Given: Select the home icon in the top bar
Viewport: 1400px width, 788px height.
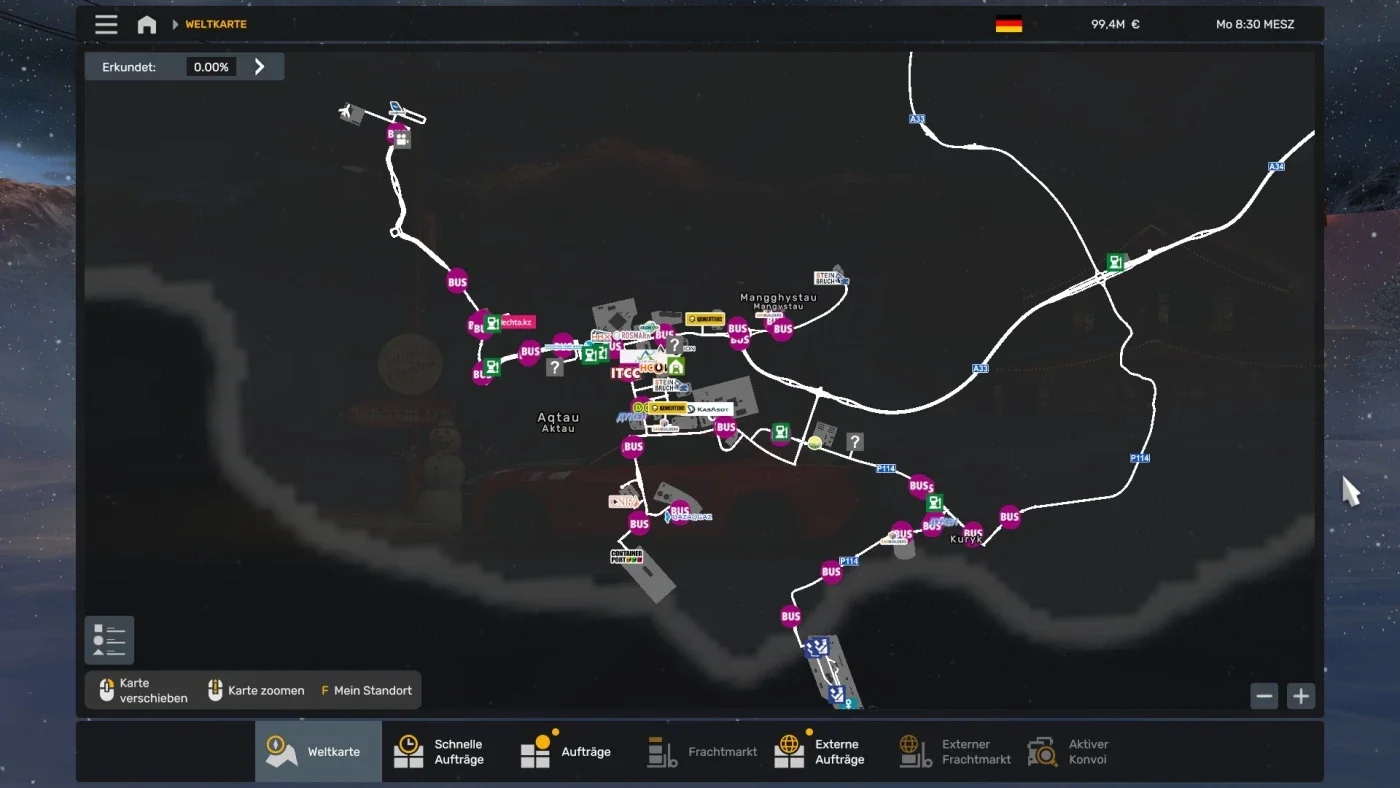Looking at the screenshot, I should (146, 23).
